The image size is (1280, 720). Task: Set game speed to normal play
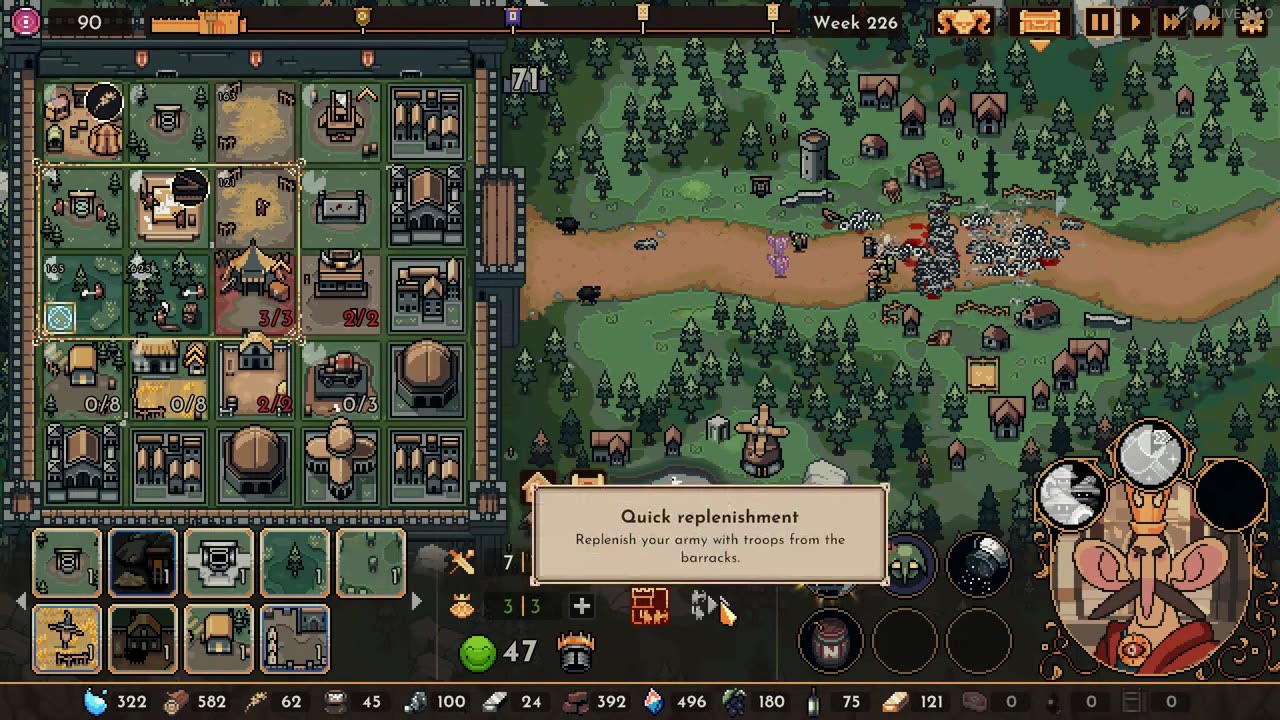[1136, 22]
